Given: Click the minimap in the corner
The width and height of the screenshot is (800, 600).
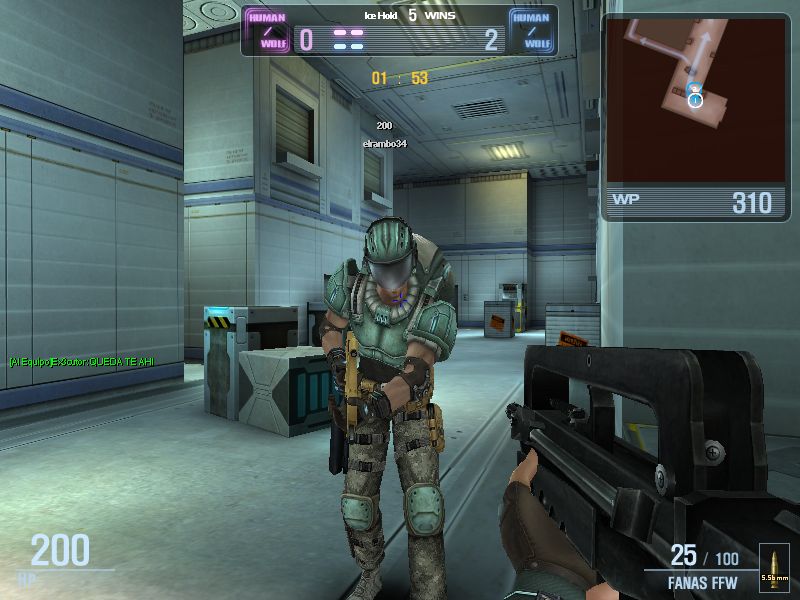Looking at the screenshot, I should [696, 98].
